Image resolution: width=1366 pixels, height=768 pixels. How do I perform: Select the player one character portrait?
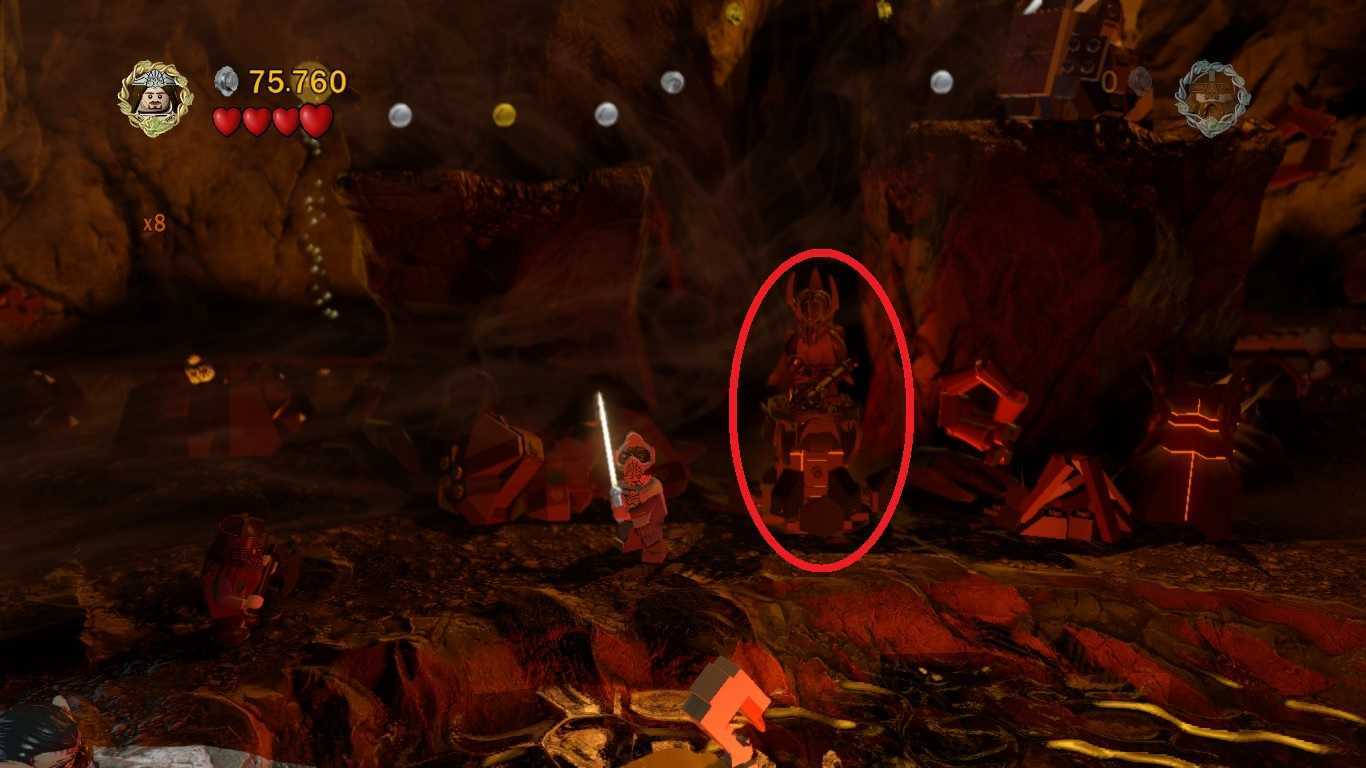[x=154, y=99]
